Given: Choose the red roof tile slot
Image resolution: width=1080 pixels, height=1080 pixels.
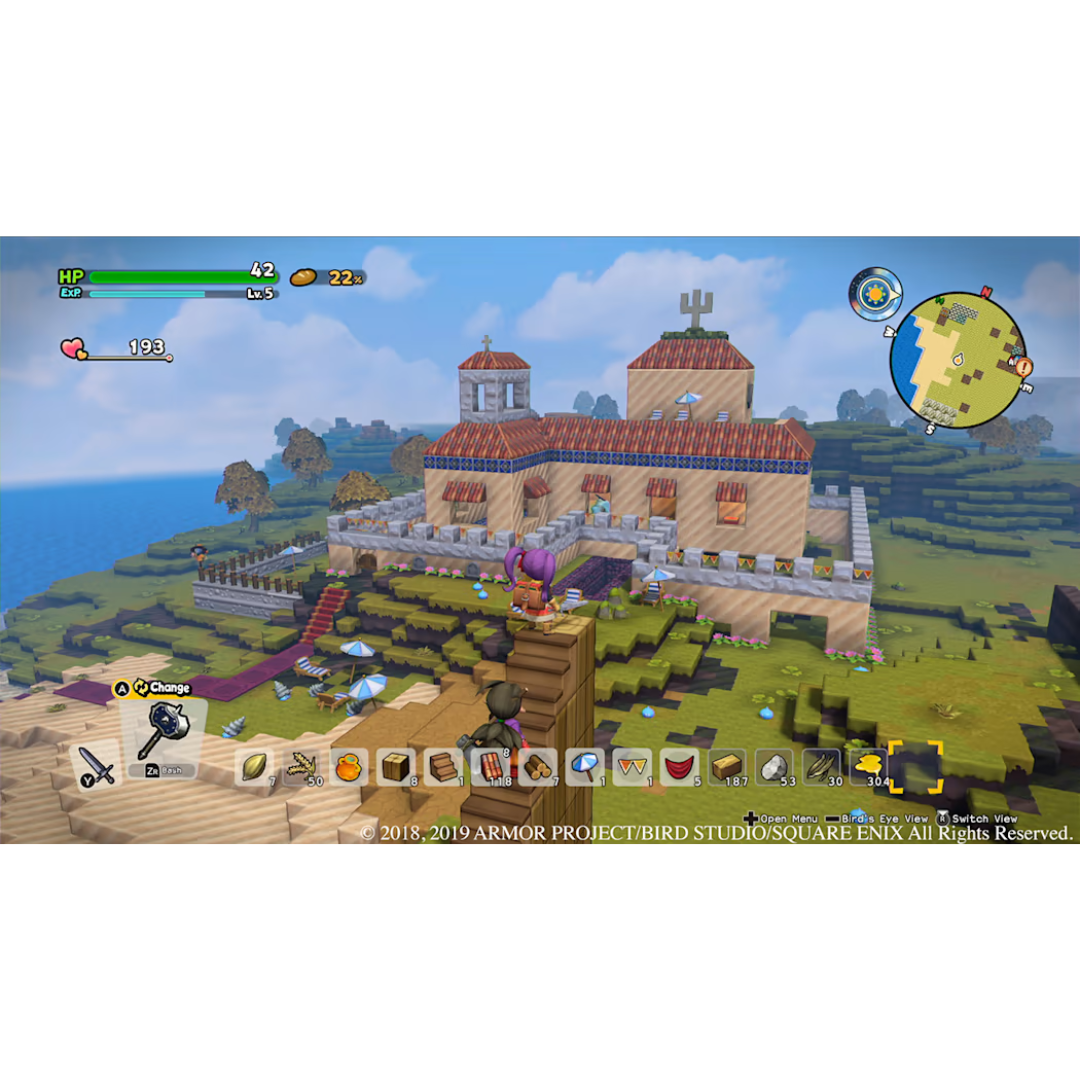Looking at the screenshot, I should [491, 767].
